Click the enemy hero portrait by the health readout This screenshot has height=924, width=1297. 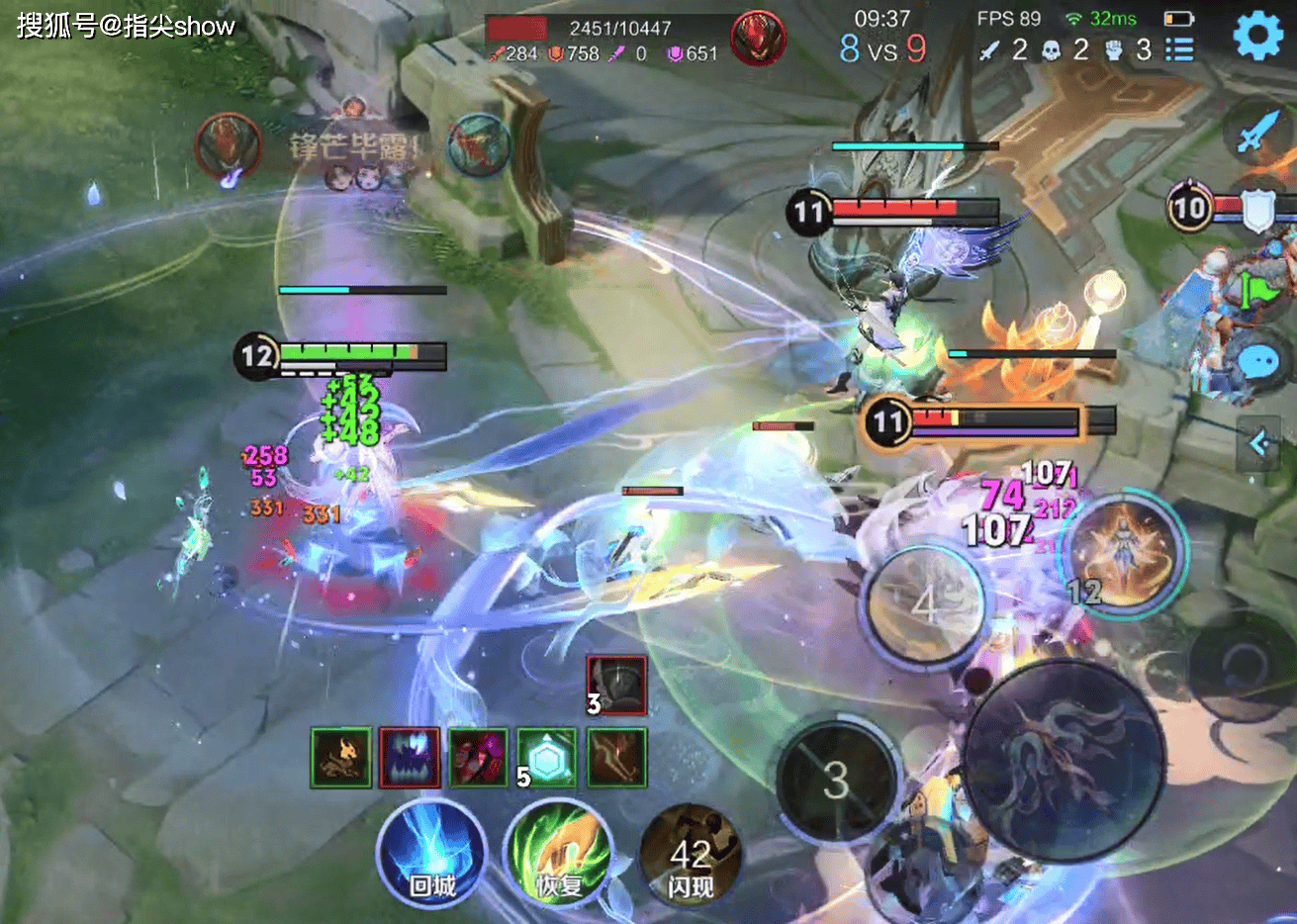point(758,40)
